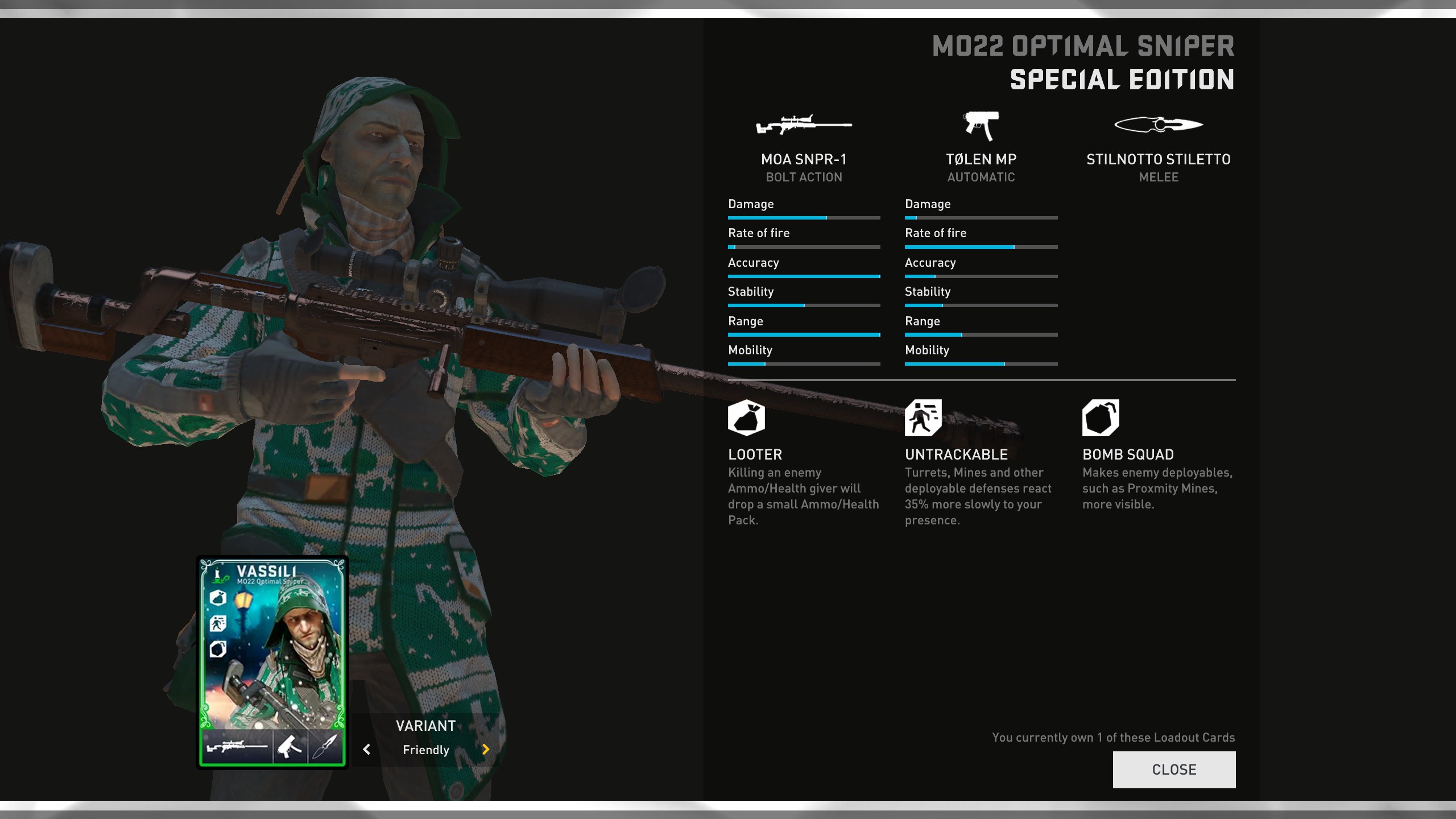Close the loadout card details
The height and width of the screenshot is (819, 1456).
click(1174, 770)
